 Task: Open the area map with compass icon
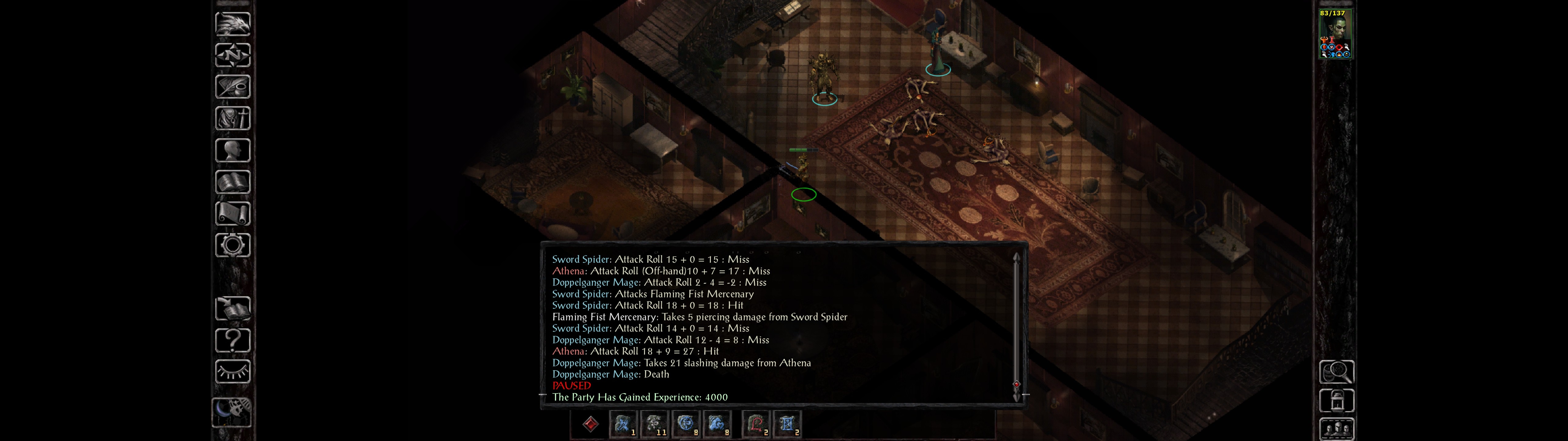[x=232, y=55]
